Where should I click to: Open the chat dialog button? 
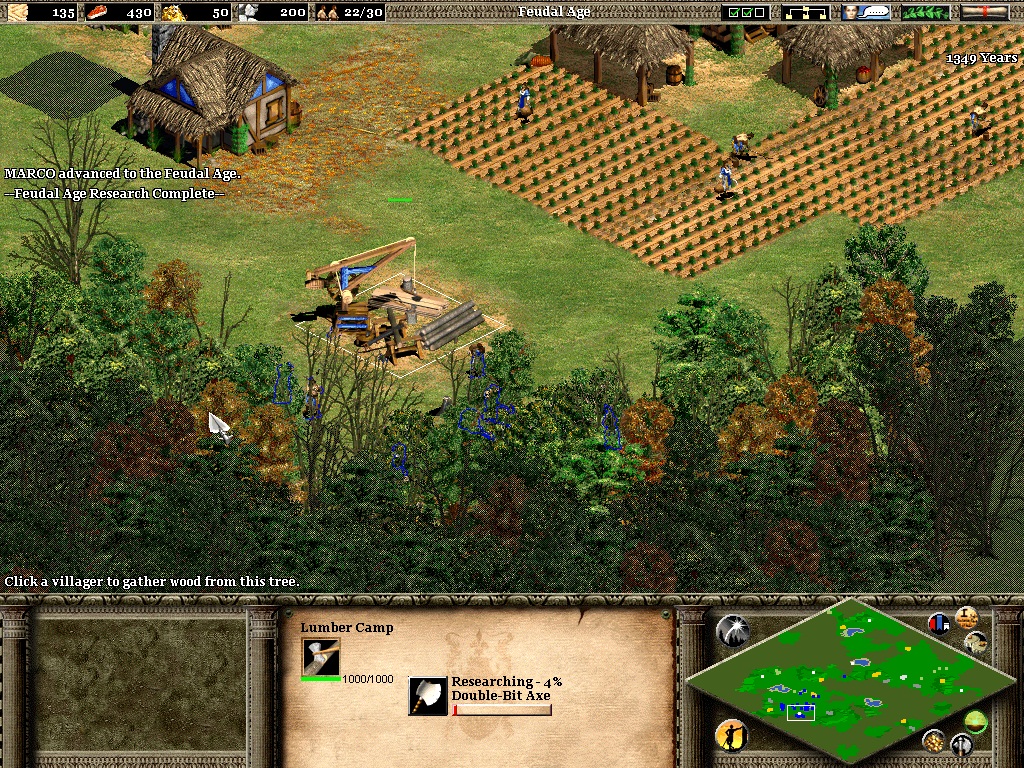coord(866,12)
